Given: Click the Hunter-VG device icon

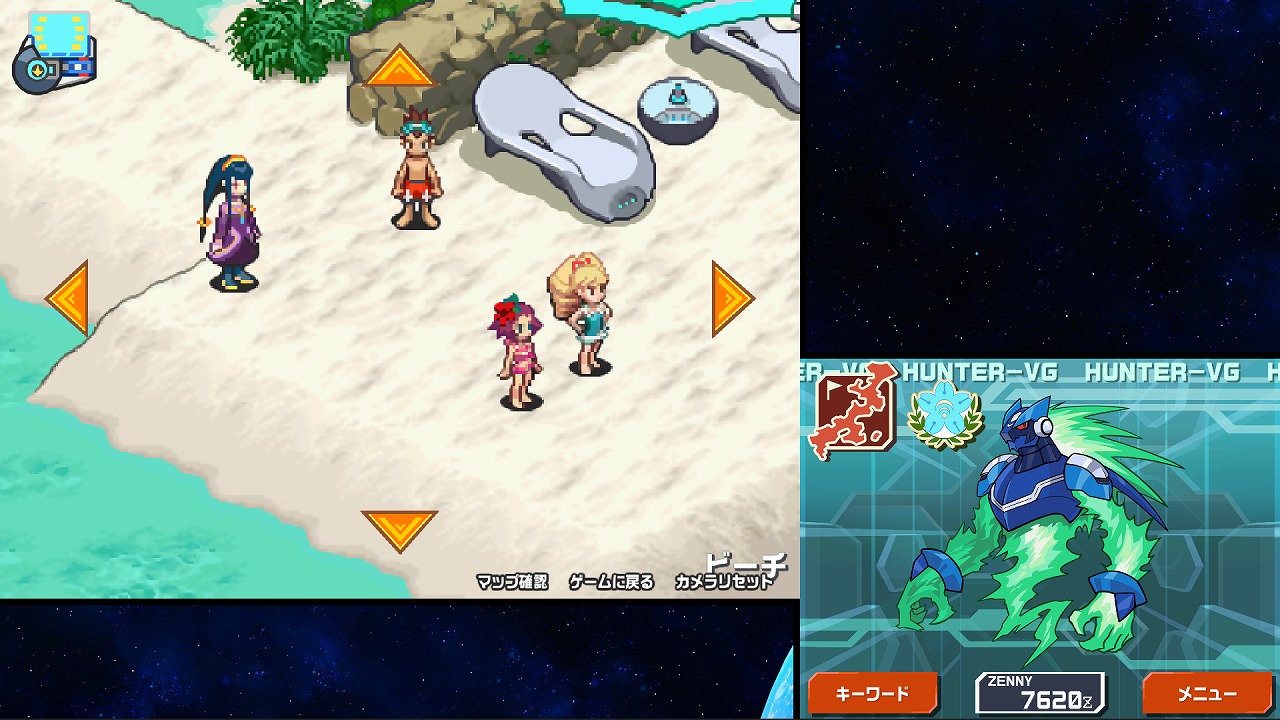Looking at the screenshot, I should tap(53, 52).
